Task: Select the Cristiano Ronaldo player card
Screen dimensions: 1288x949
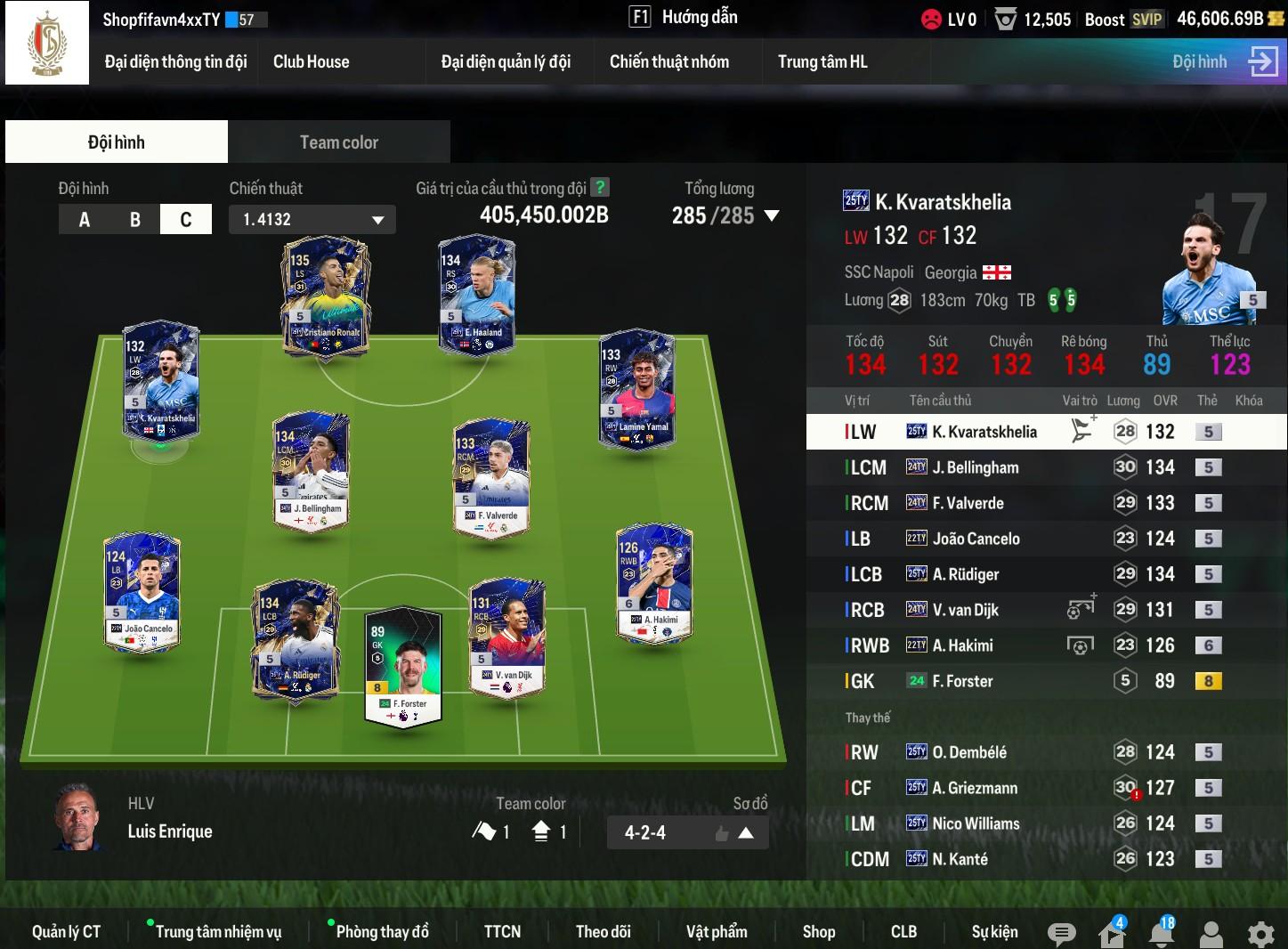Action: [x=324, y=296]
